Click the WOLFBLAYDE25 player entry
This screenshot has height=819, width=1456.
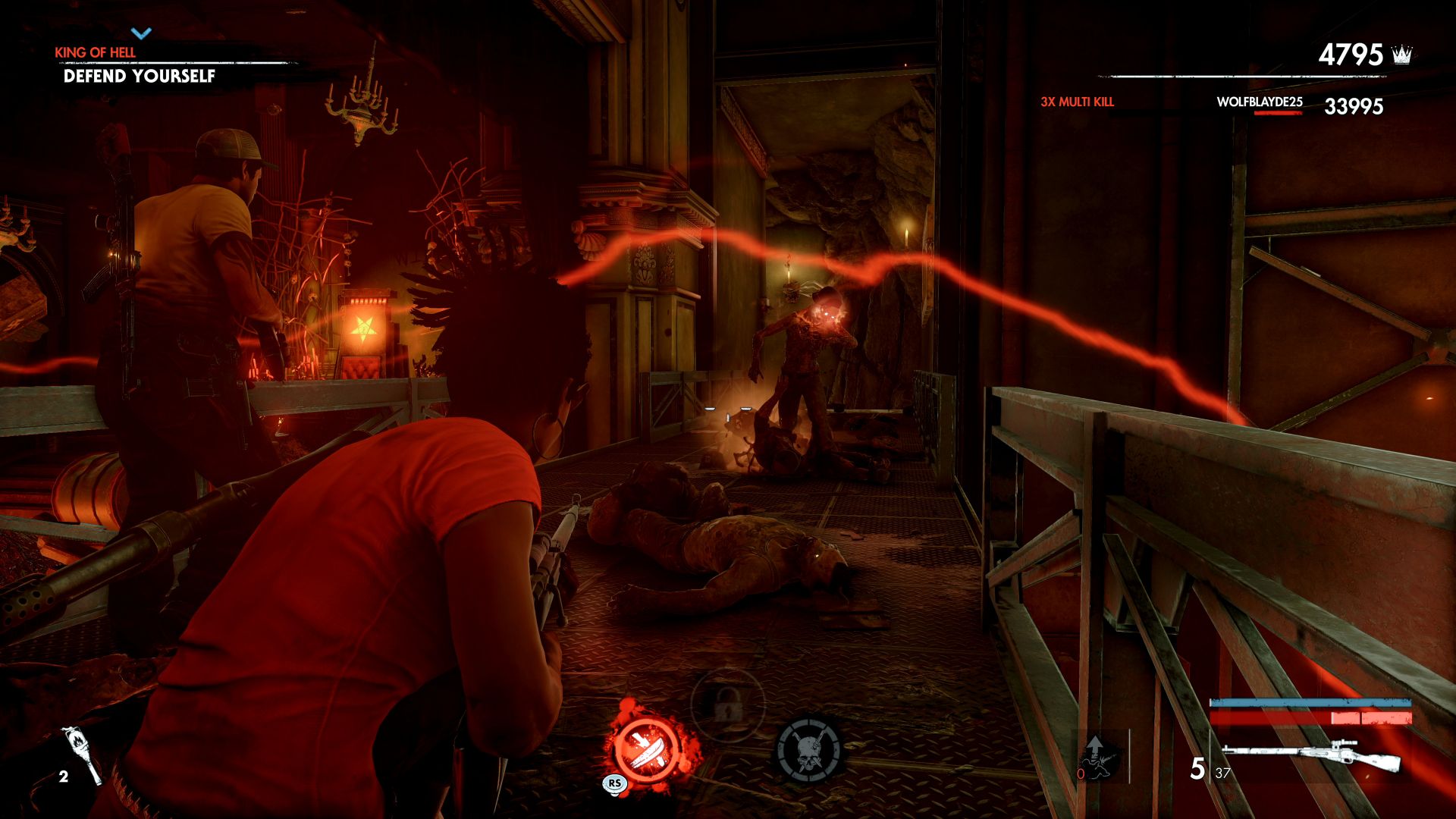point(1259,102)
